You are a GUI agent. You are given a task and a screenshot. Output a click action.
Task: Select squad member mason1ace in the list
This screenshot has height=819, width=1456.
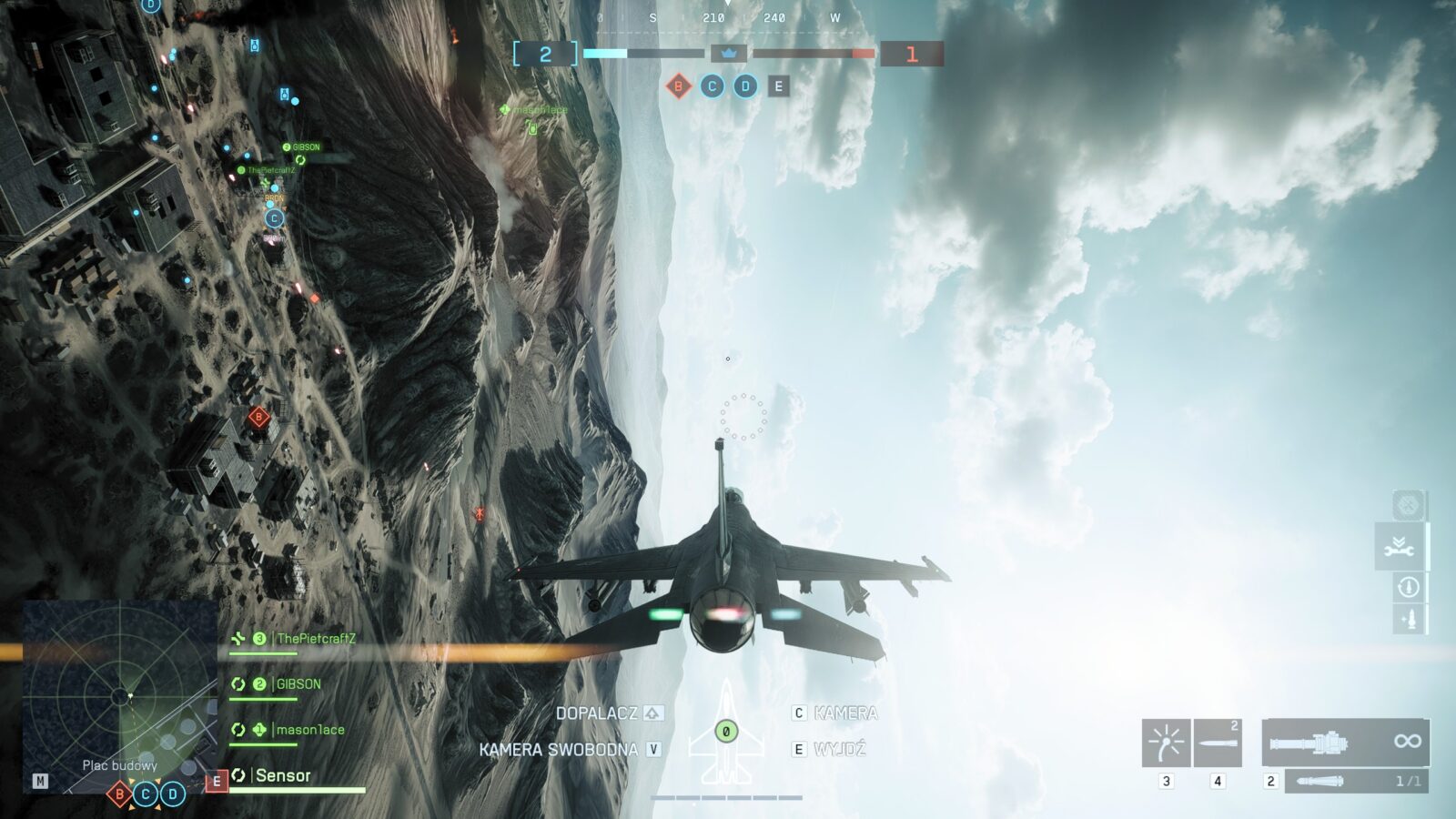click(x=309, y=730)
